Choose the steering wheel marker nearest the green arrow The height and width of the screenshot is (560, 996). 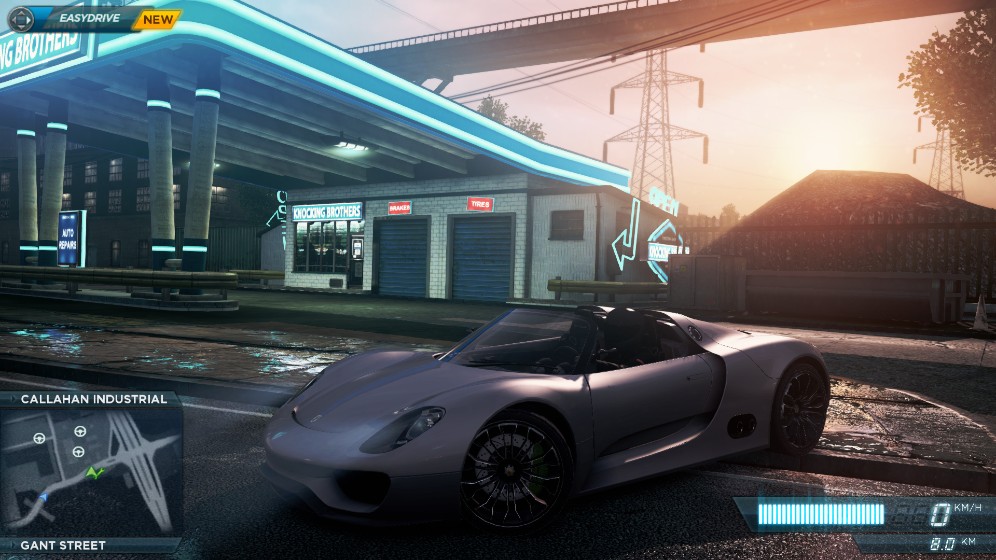(78, 452)
